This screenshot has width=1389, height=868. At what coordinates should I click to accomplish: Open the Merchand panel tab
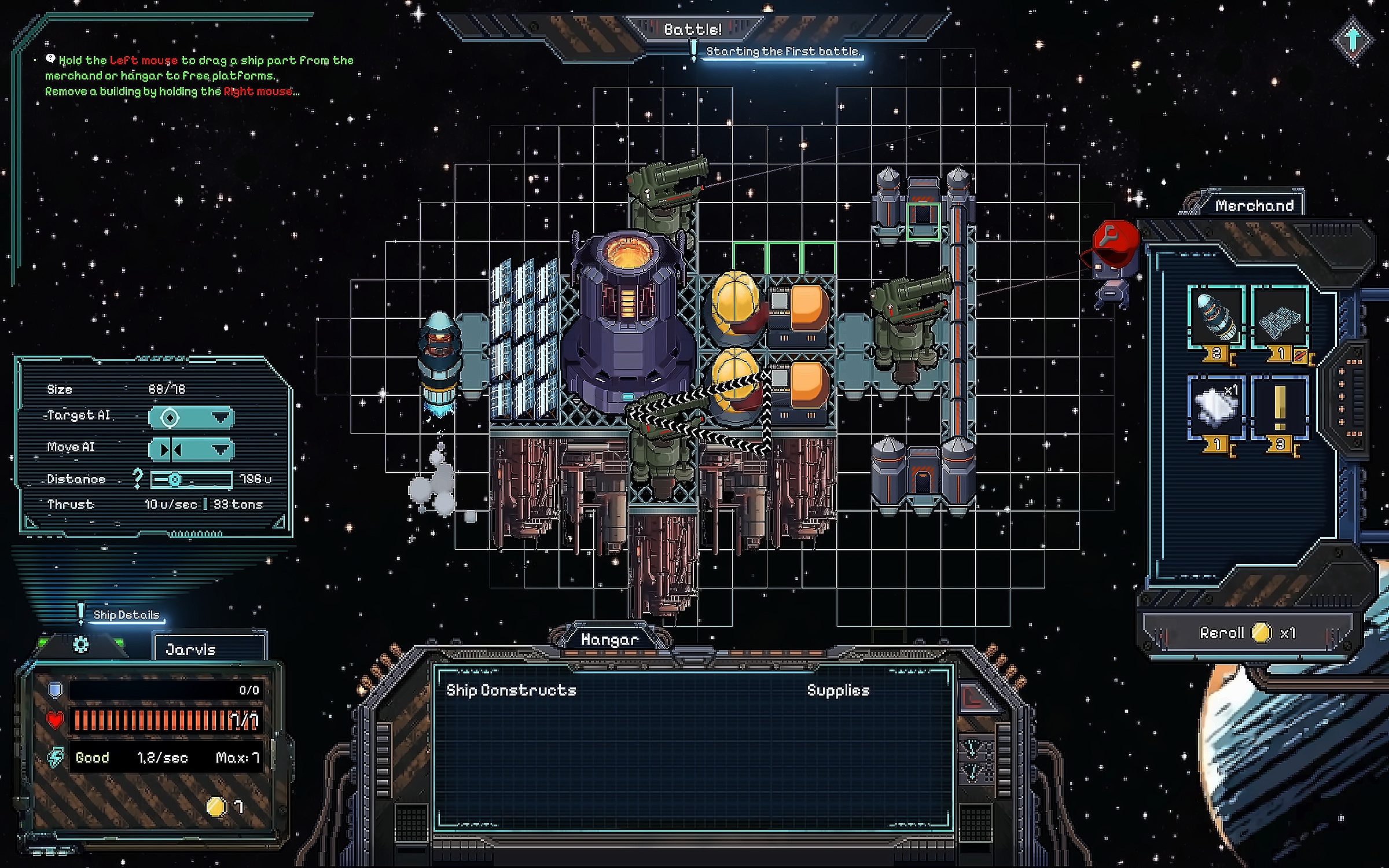(x=1254, y=205)
